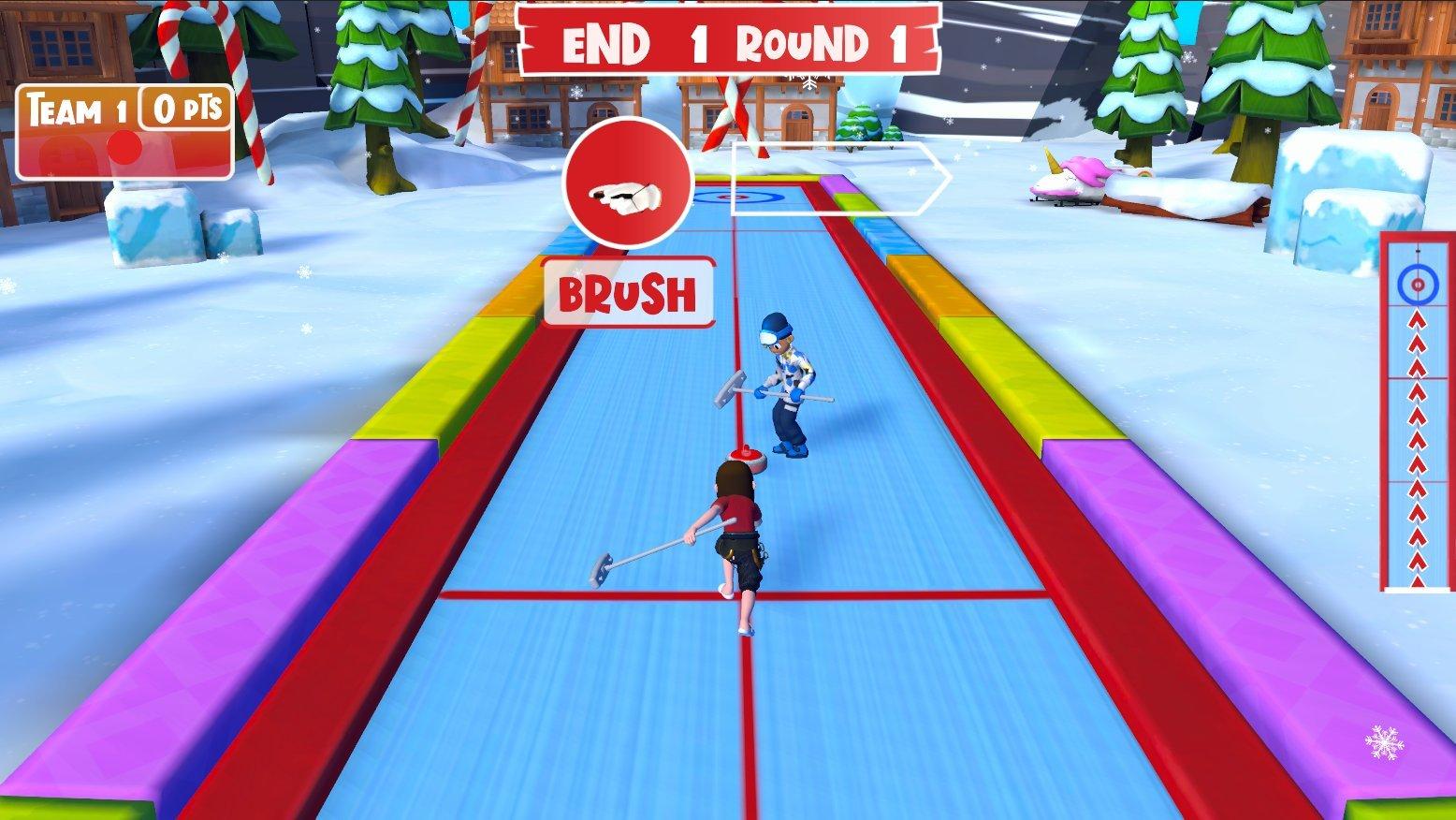Toggle the Team 1 scoreboard panel

point(124,131)
